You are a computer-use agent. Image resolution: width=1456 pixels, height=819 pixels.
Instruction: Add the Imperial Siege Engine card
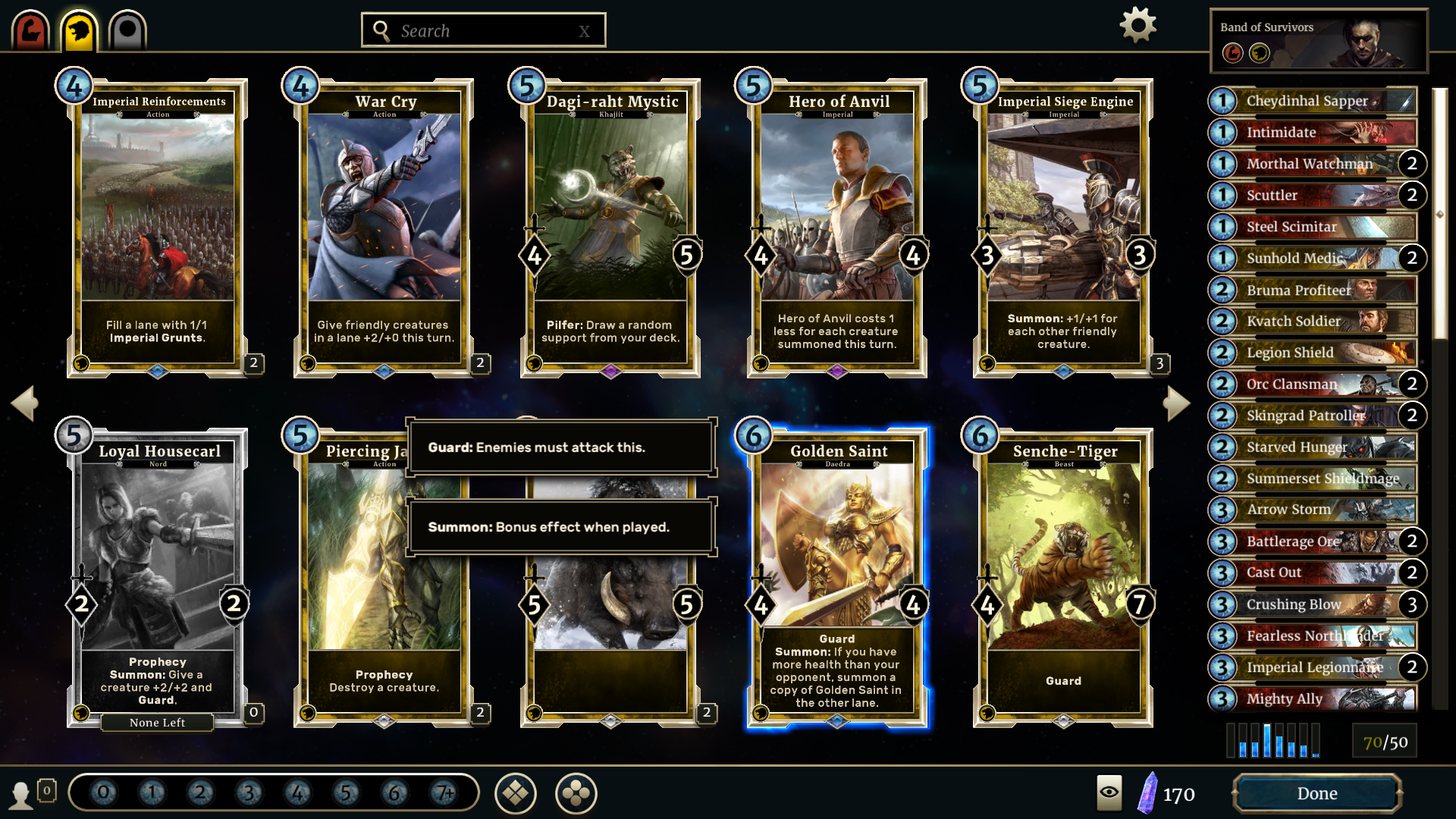tap(1063, 227)
